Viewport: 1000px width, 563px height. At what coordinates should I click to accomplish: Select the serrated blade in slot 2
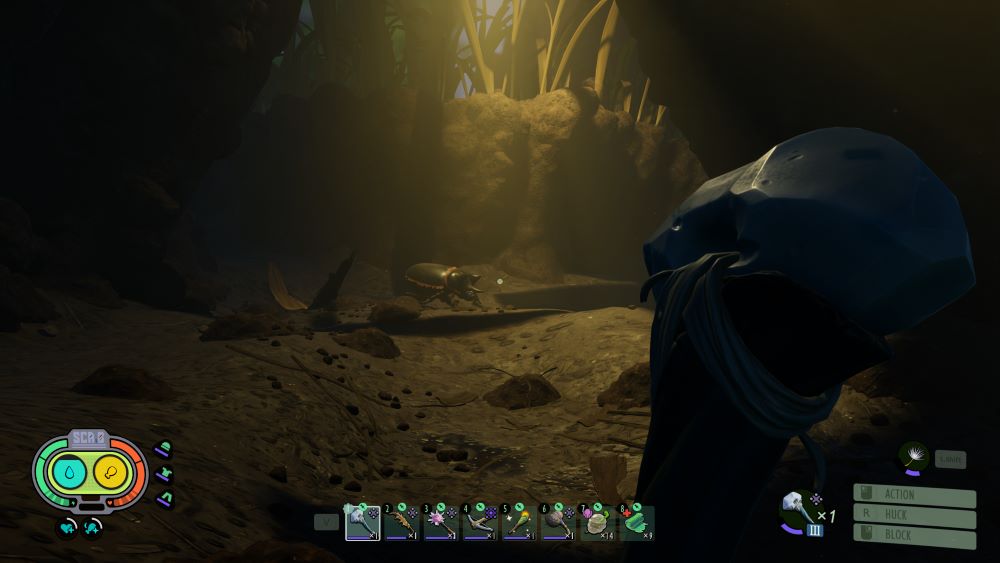[401, 522]
